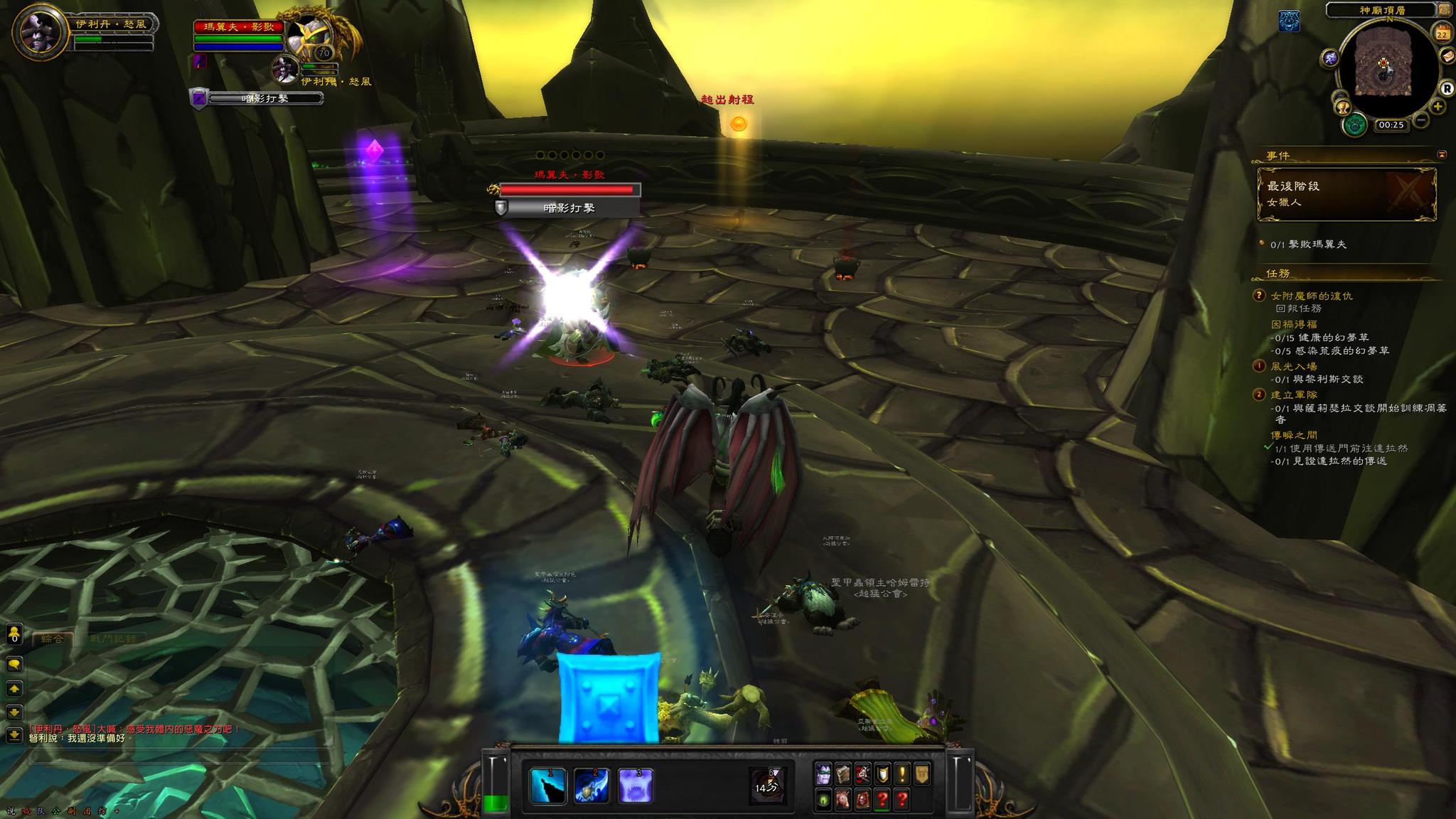Activate the first vehicle ability, the dark blade
The width and height of the screenshot is (1456, 819).
[548, 786]
